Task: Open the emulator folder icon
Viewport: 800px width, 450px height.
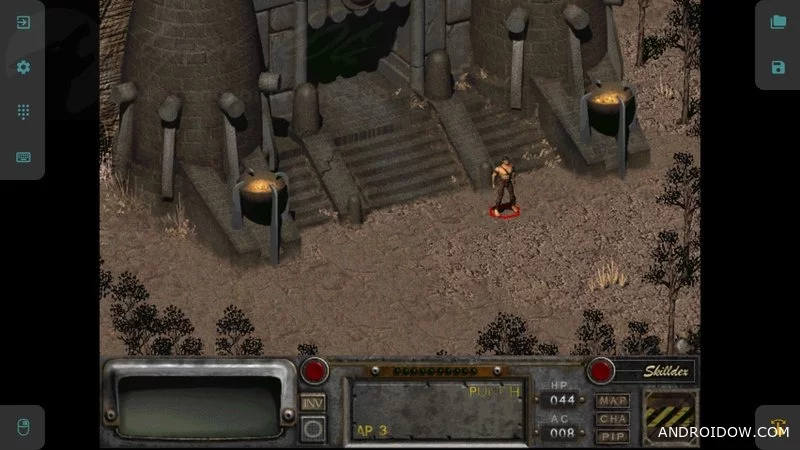Action: (778, 22)
